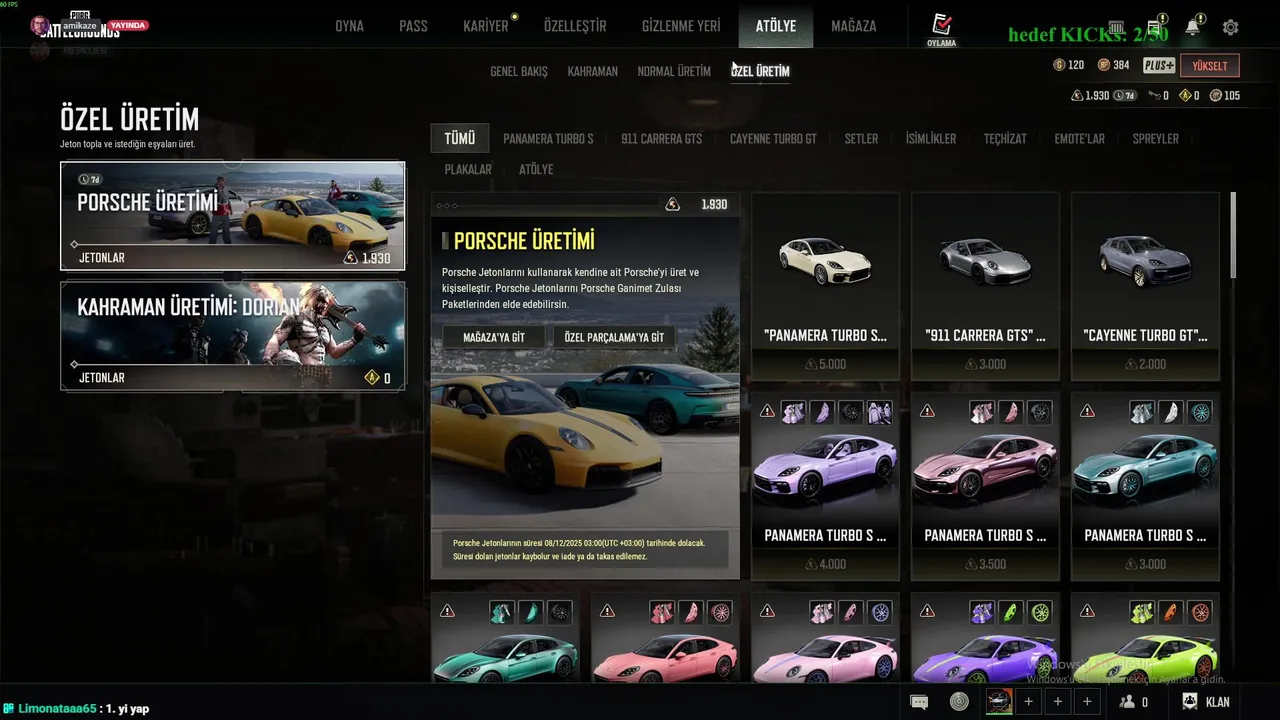Click ÖZEL PARÇALAMA'YA GİT button

click(614, 338)
